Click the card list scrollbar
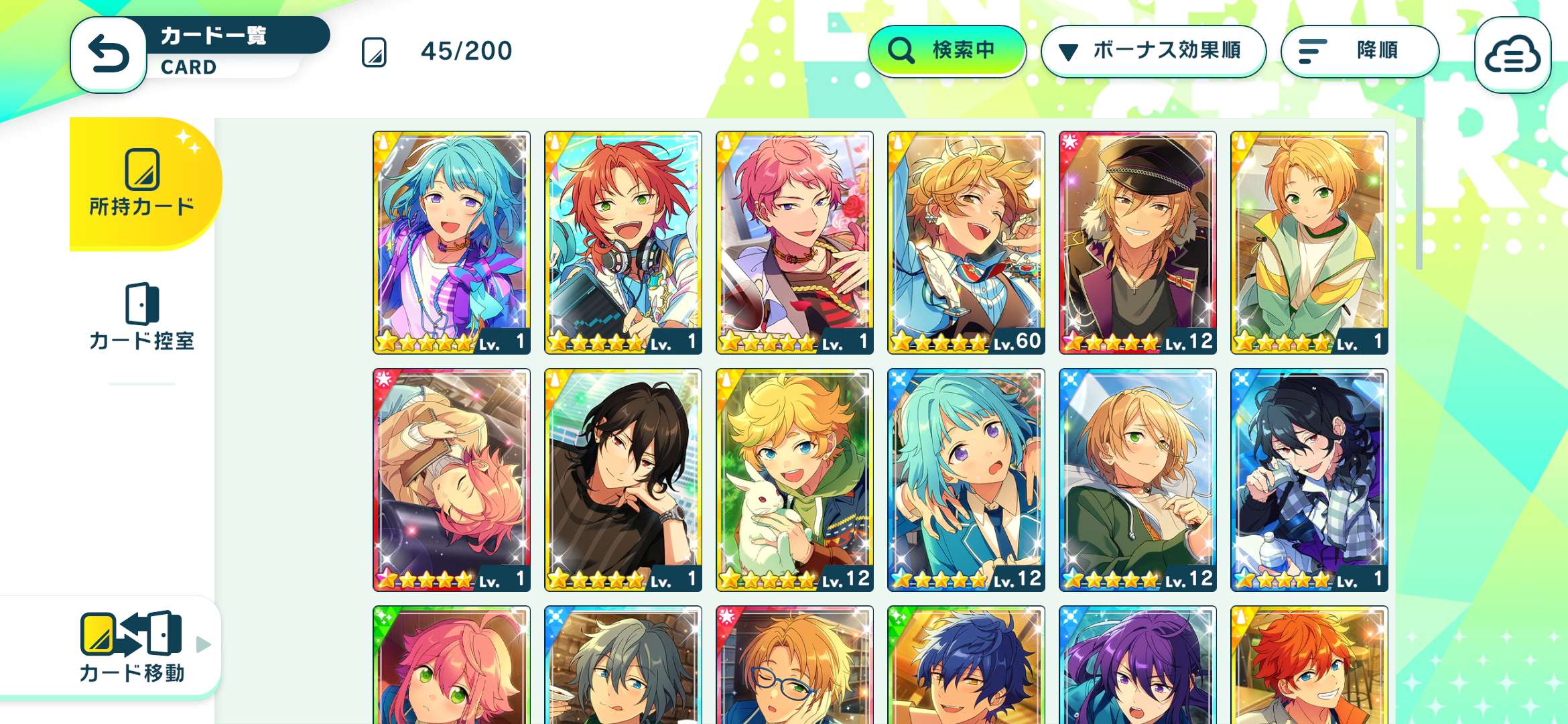 click(x=1419, y=194)
